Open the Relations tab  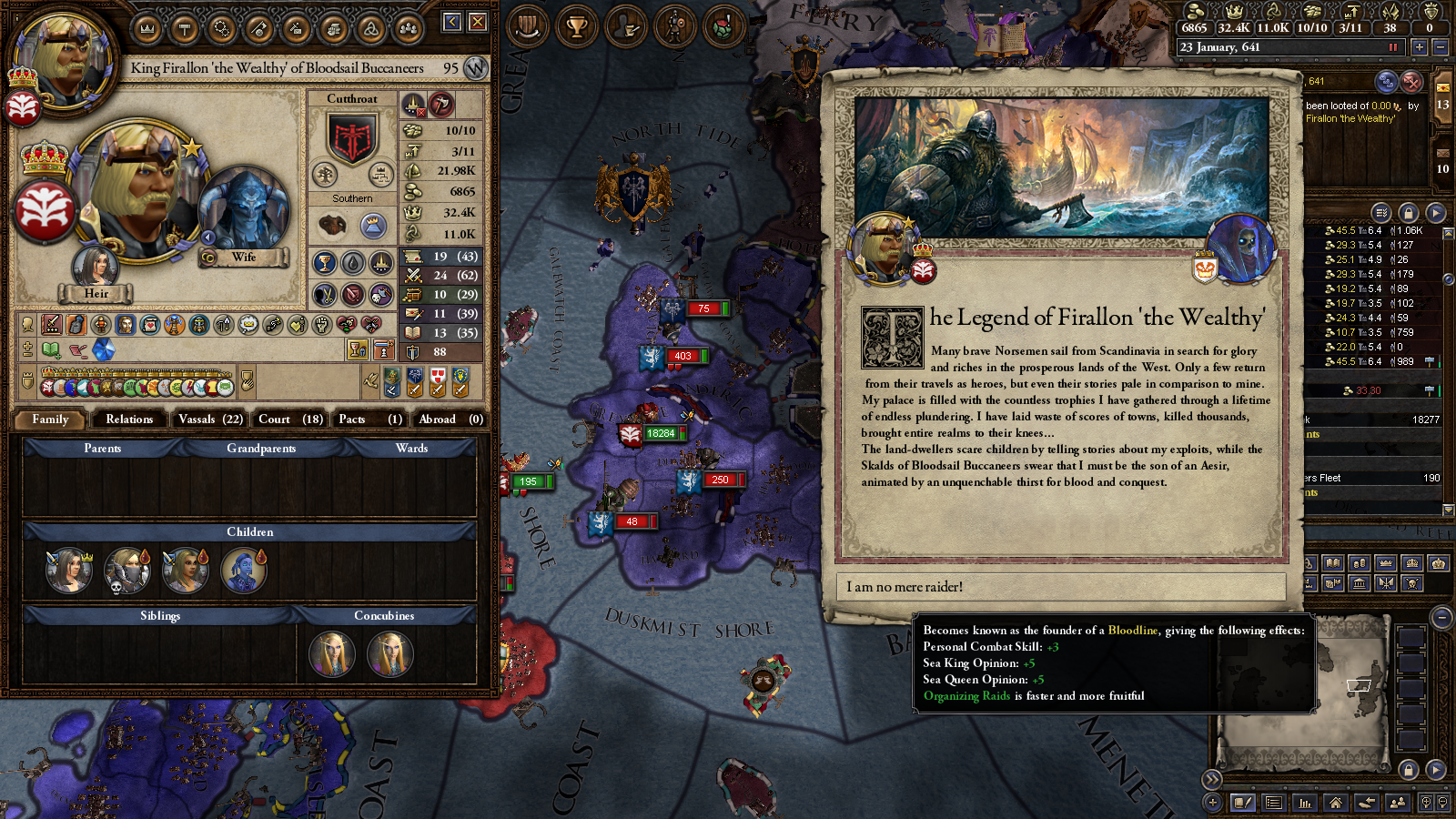tap(129, 420)
